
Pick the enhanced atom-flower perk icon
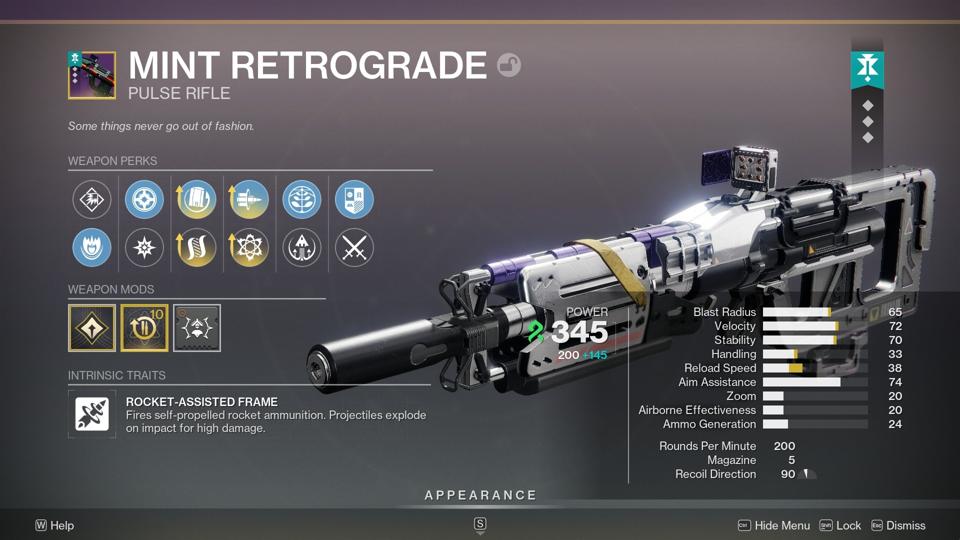[249, 248]
